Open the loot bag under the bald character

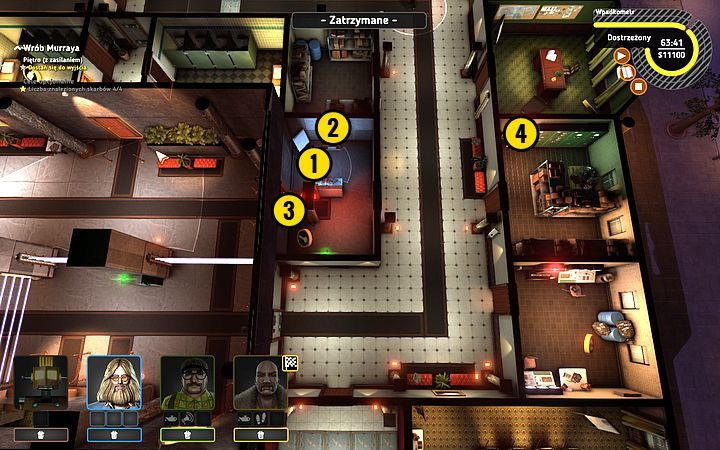point(260,435)
